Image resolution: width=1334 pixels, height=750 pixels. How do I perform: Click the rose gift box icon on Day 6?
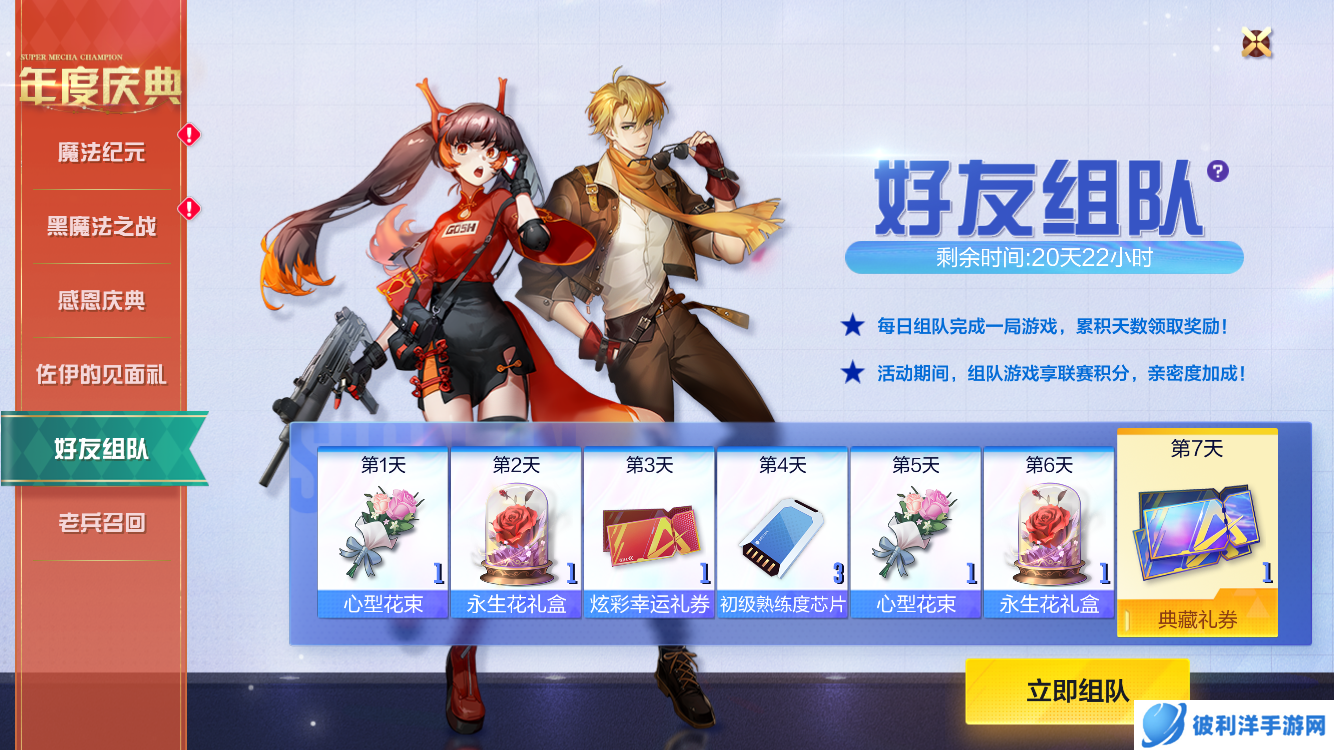coord(1048,531)
